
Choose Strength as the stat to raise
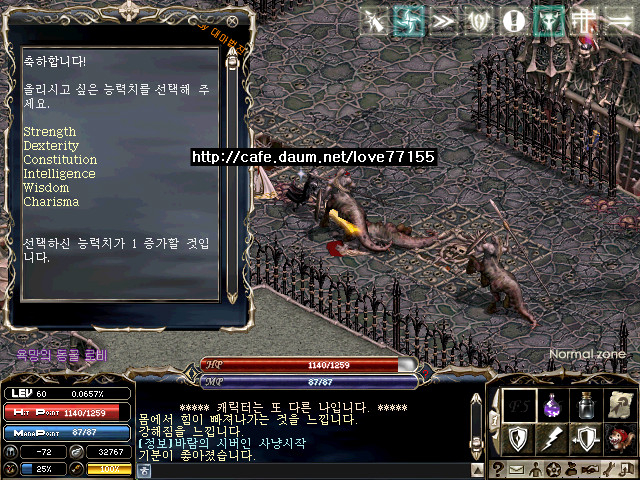pos(50,132)
